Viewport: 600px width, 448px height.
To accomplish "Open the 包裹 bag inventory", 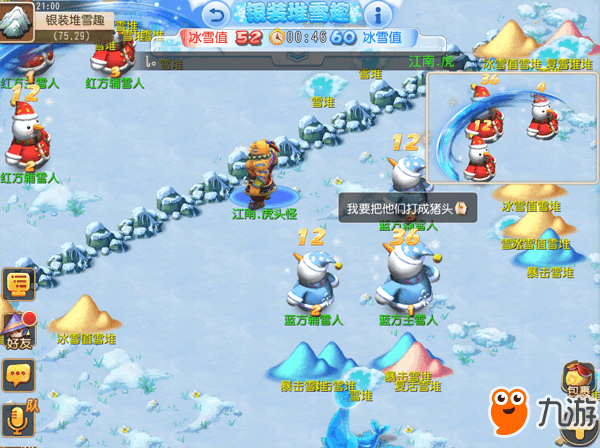I will [578, 380].
